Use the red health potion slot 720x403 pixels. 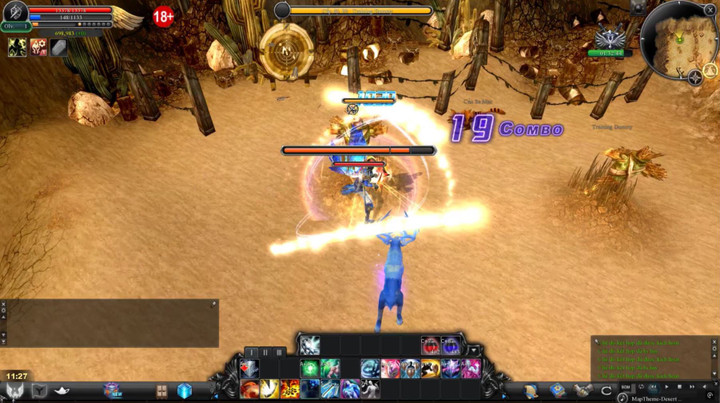click(430, 346)
